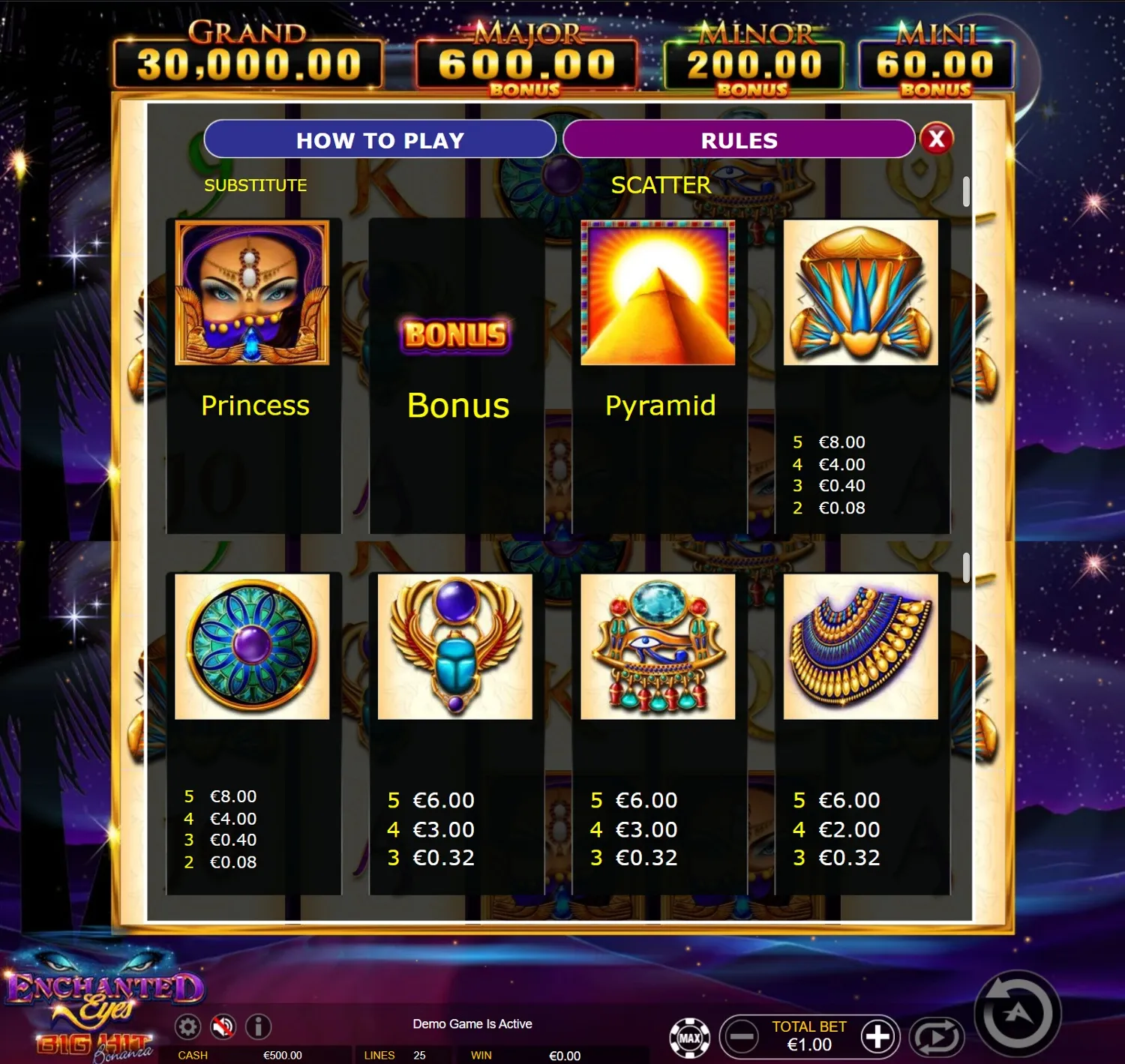
Task: Click the golden necklace symbol
Action: [860, 647]
